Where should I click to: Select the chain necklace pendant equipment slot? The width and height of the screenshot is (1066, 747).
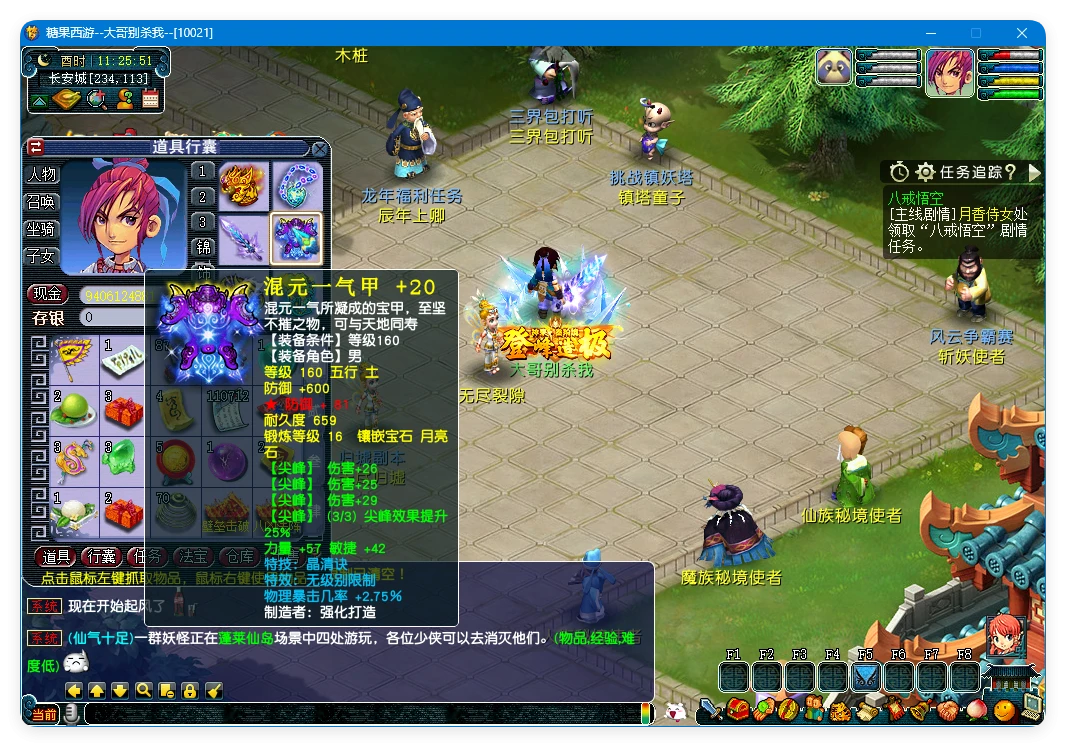coord(296,187)
